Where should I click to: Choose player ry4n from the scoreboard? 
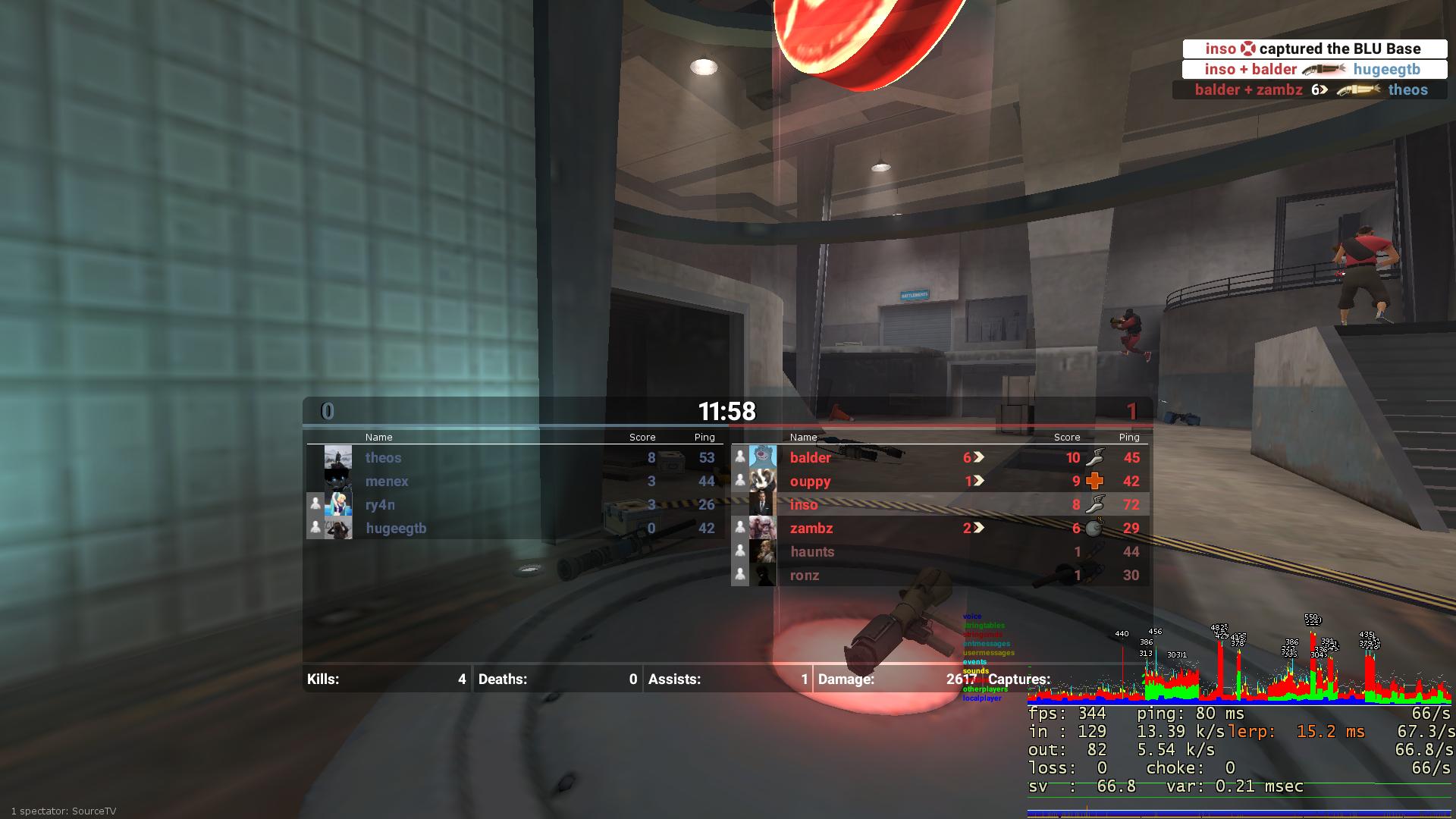point(380,504)
